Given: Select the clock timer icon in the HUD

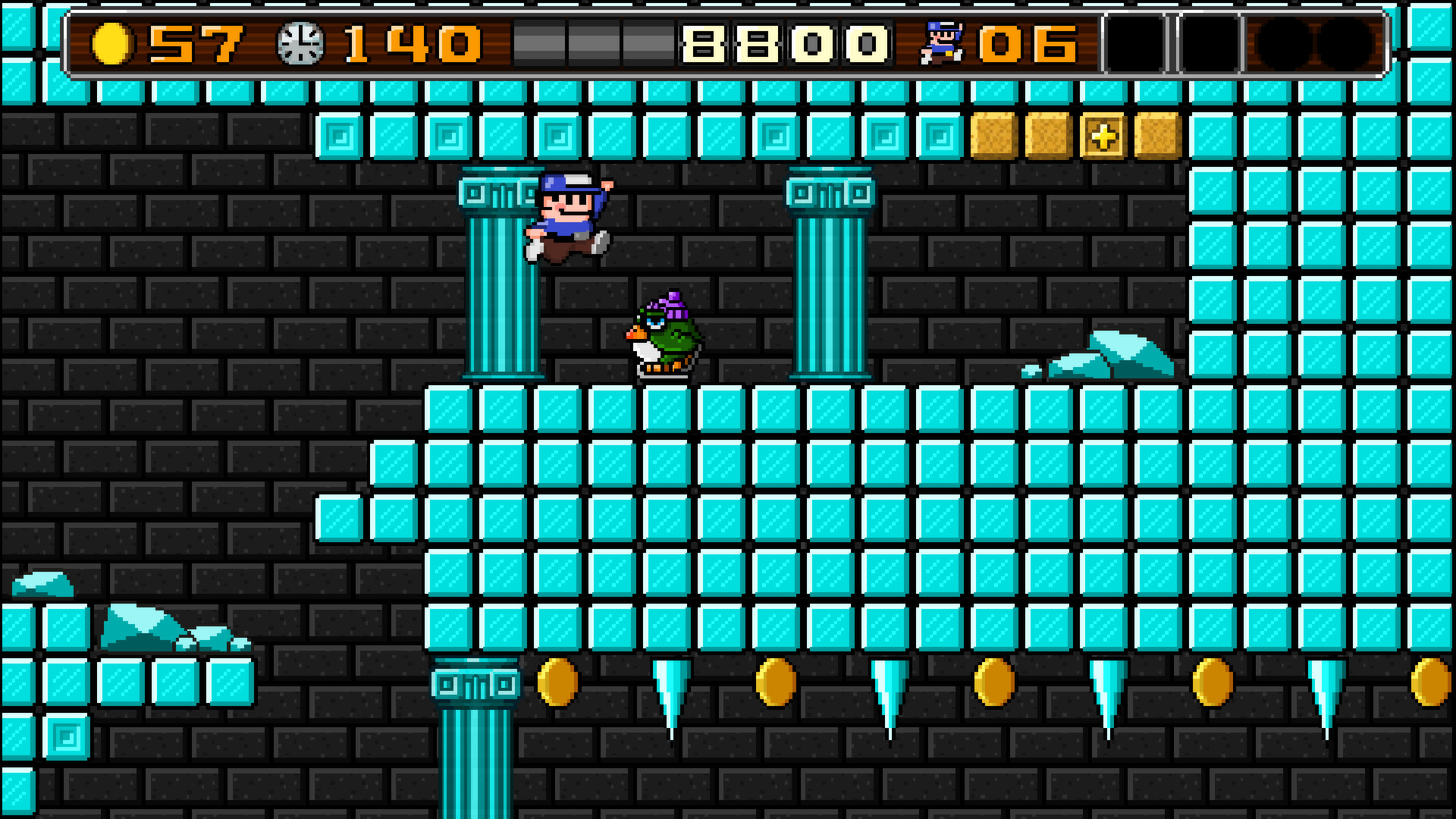Looking at the screenshot, I should pyautogui.click(x=302, y=42).
